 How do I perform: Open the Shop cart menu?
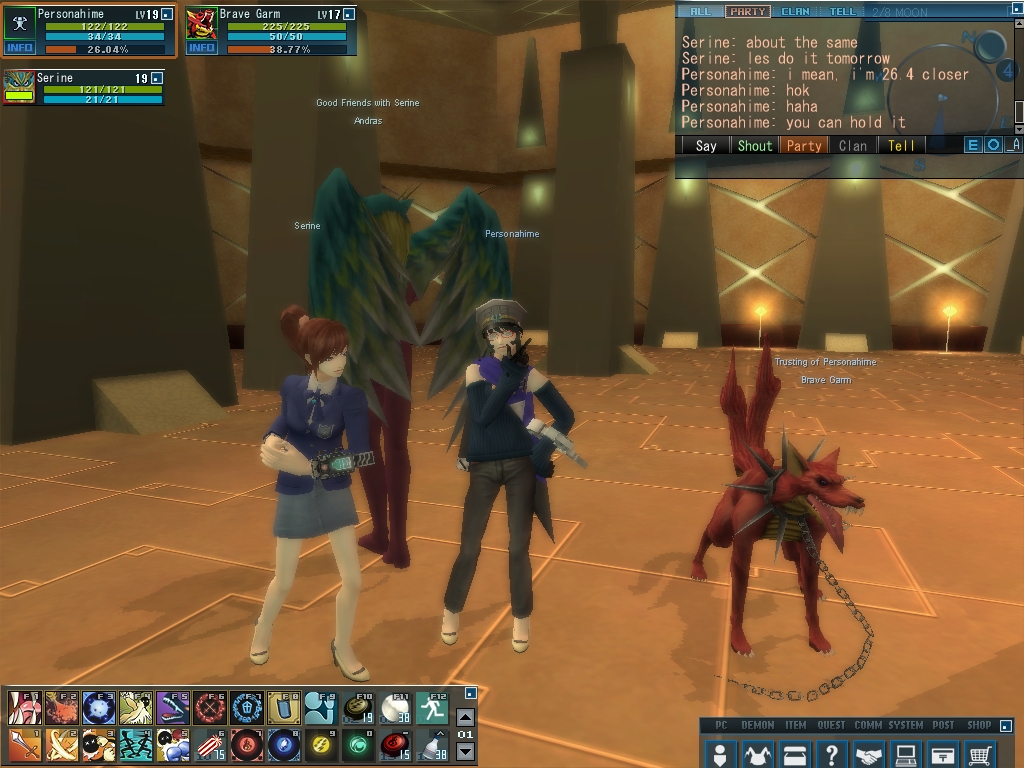[982, 755]
